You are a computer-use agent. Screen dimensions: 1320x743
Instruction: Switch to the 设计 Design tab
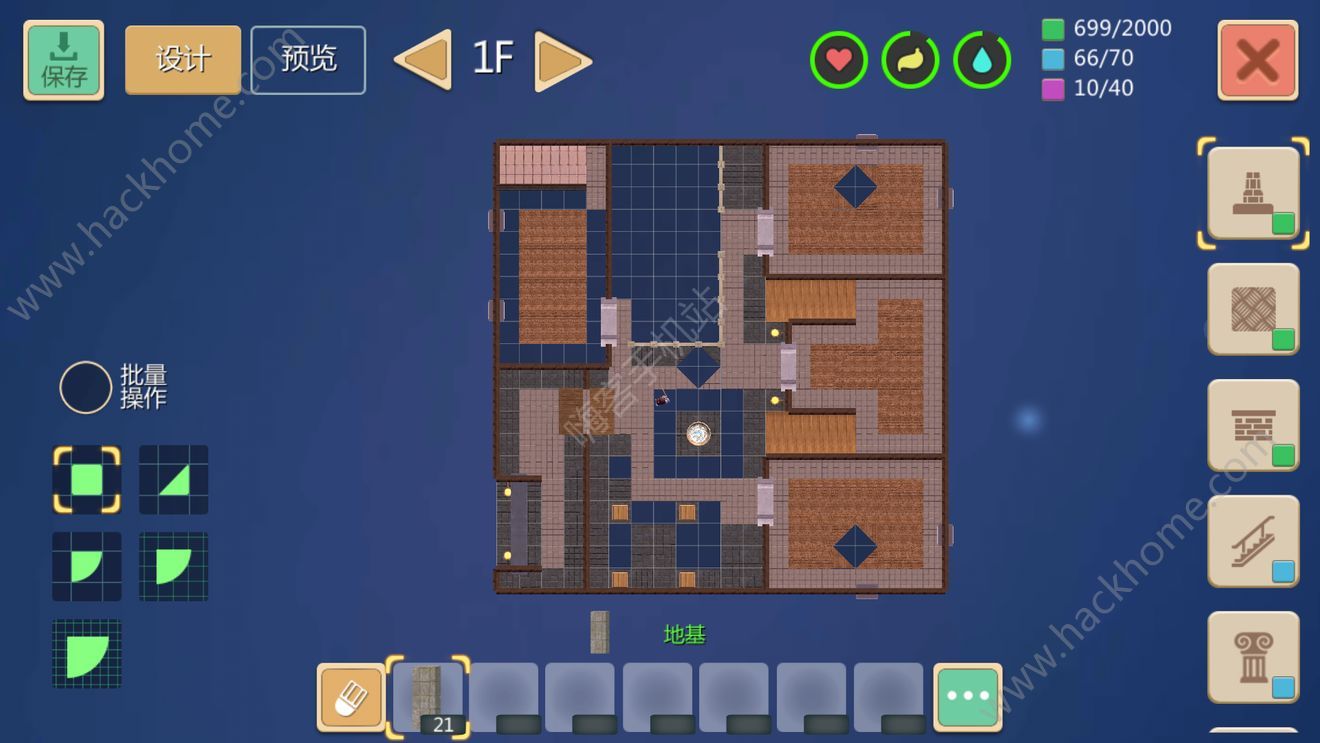(182, 60)
